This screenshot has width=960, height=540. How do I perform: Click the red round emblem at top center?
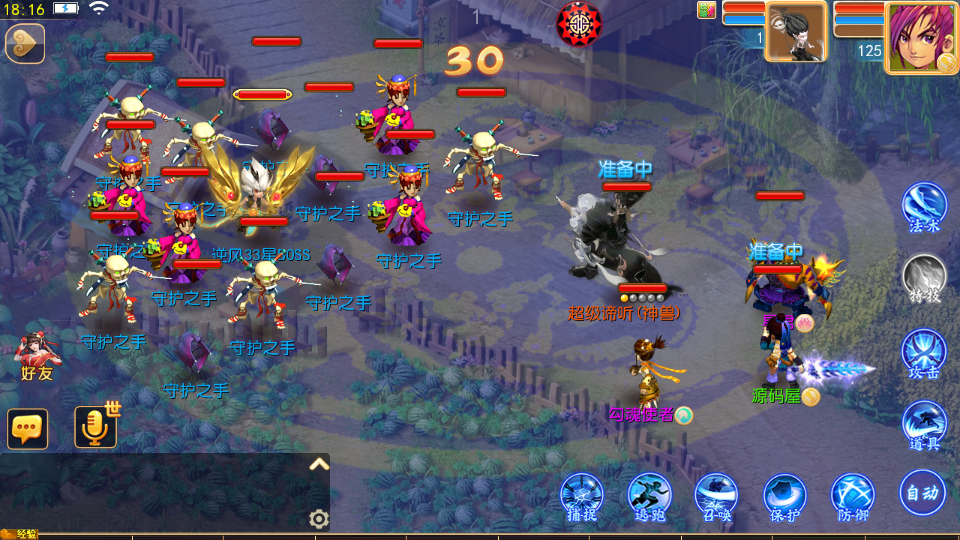pyautogui.click(x=579, y=22)
